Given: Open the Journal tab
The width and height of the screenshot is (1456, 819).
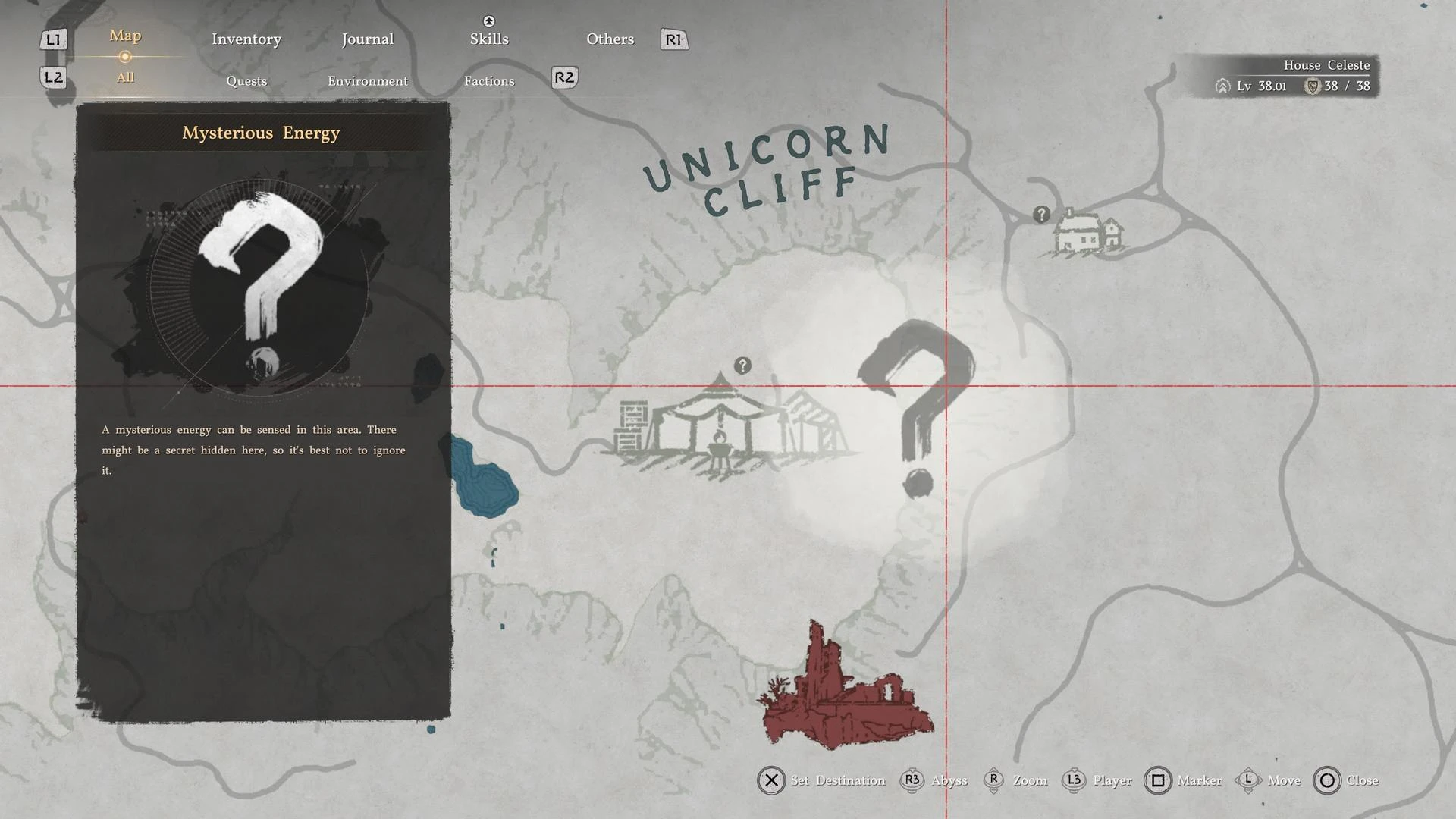Looking at the screenshot, I should 367,39.
